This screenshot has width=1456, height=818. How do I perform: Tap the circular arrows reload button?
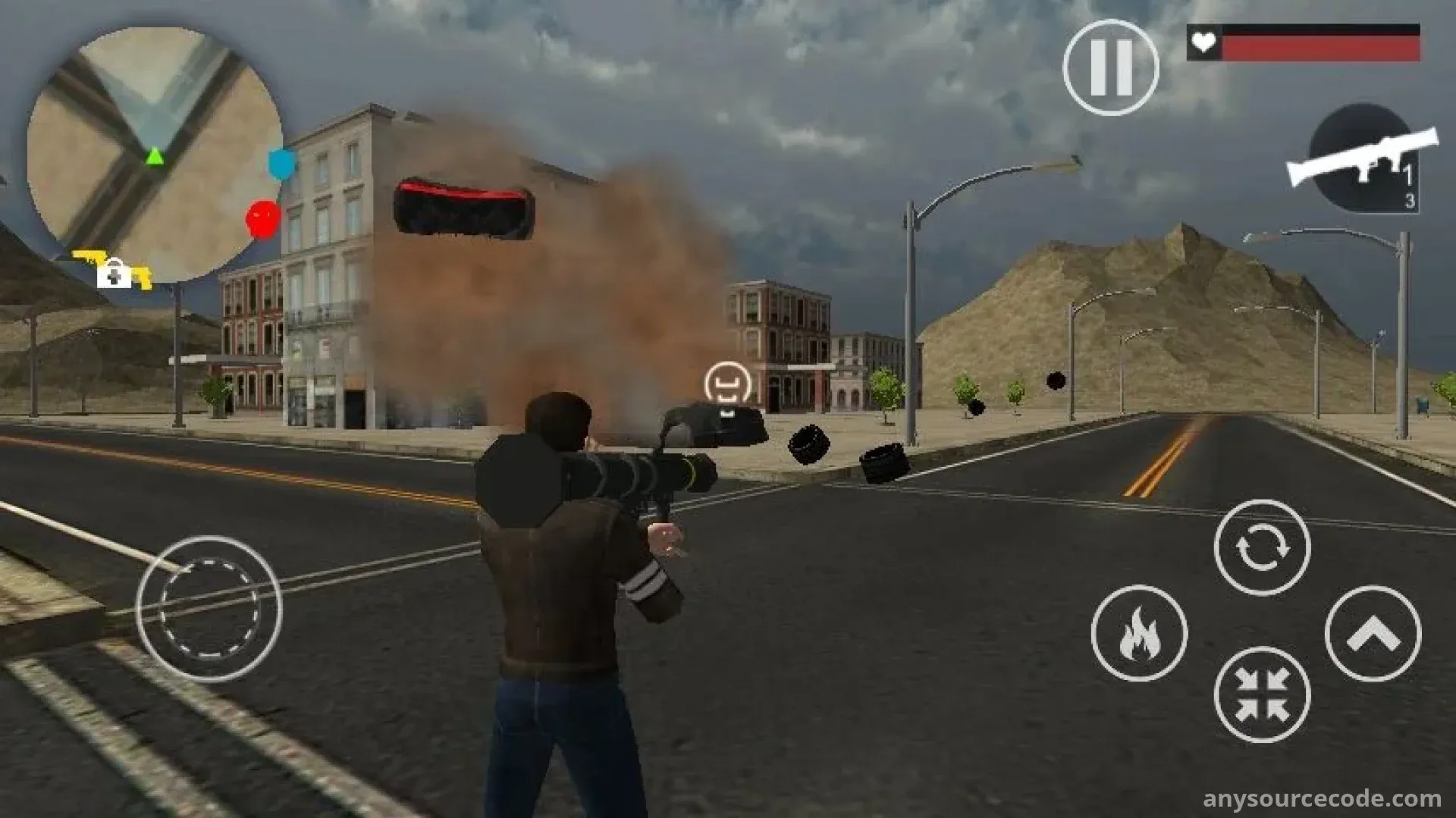1262,547
